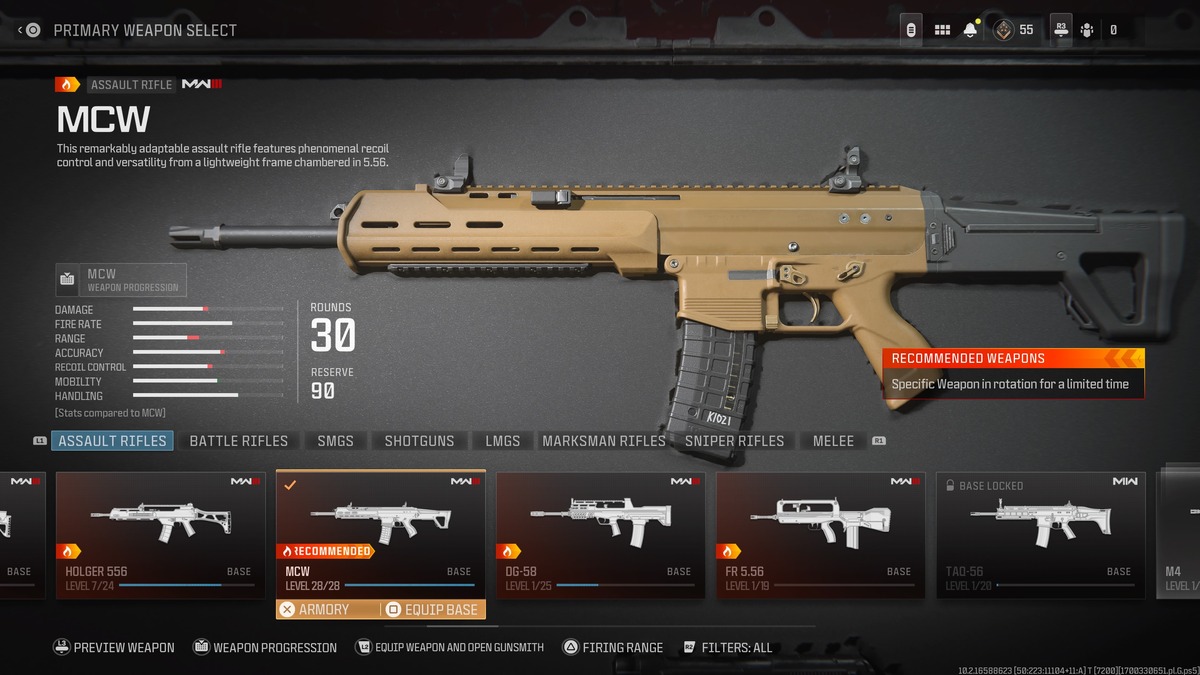Choose the Melee weapons tab
Viewport: 1200px width, 675px height.
point(833,441)
